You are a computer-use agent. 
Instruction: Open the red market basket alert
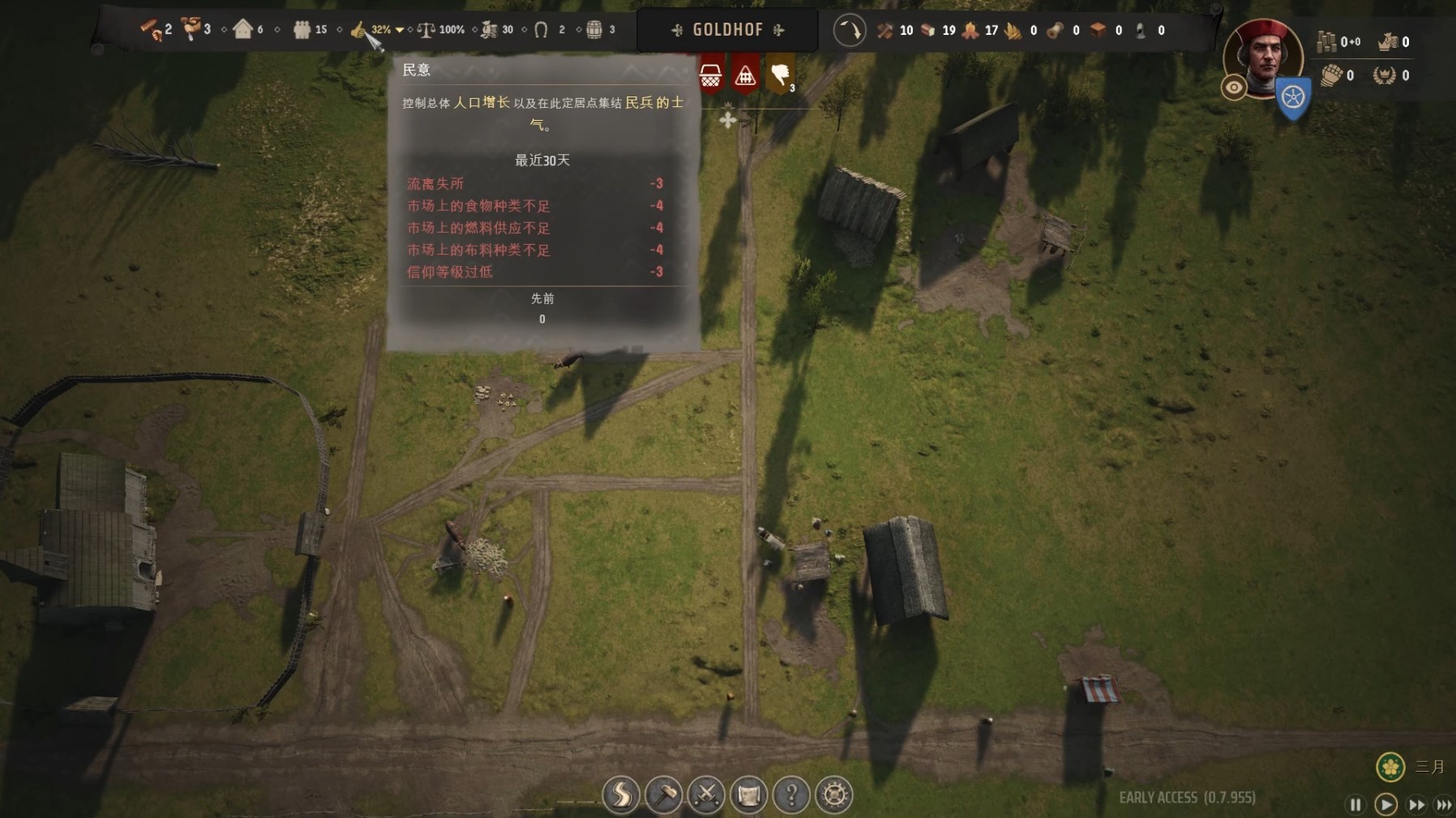[711, 75]
